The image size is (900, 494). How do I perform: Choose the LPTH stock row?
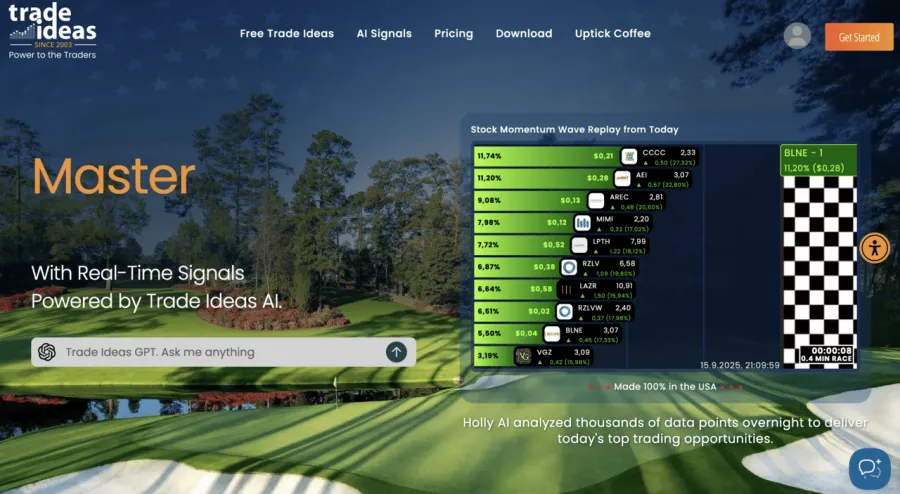(586, 245)
